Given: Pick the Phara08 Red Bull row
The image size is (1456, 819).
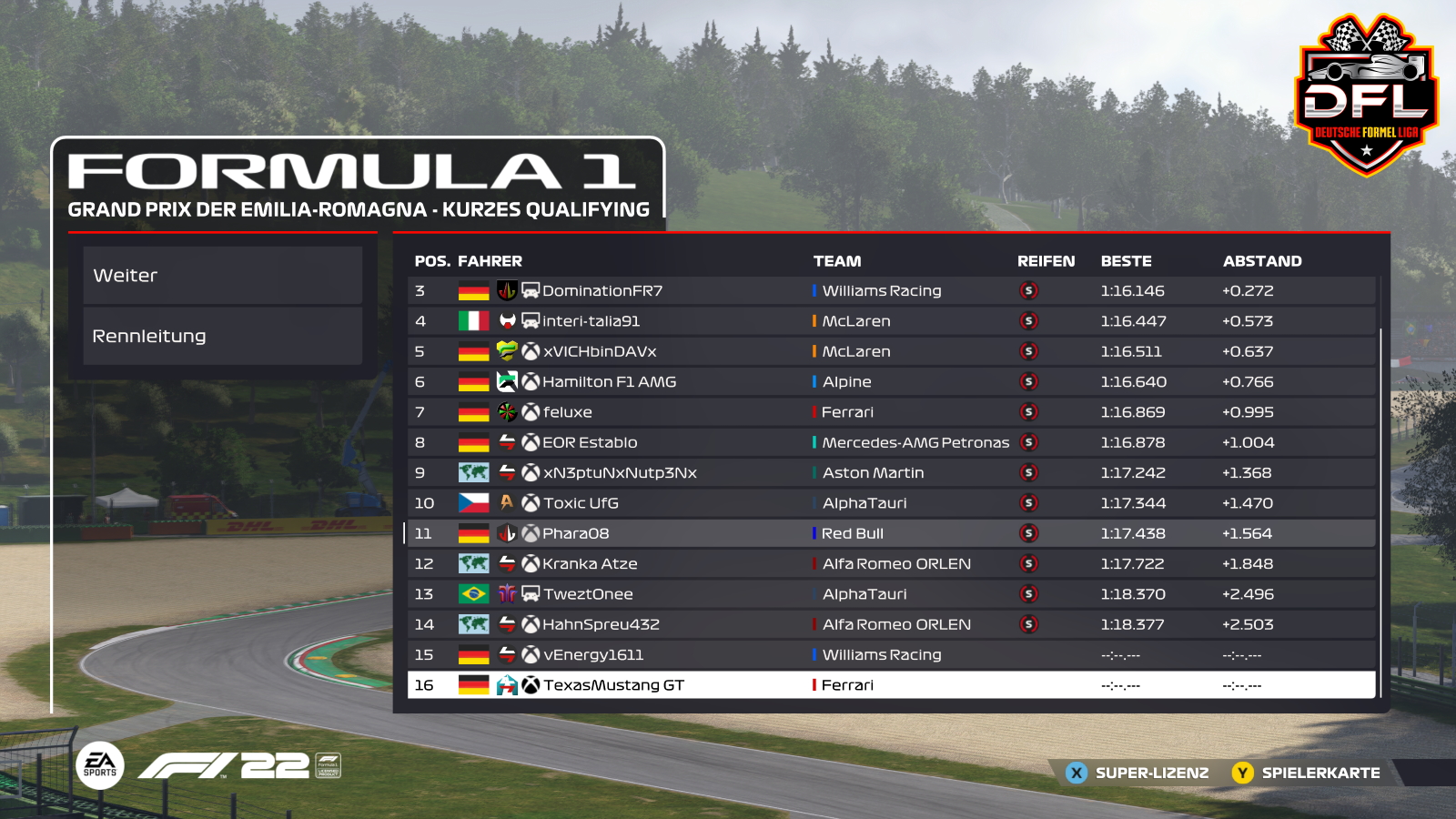Looking at the screenshot, I should [x=891, y=533].
